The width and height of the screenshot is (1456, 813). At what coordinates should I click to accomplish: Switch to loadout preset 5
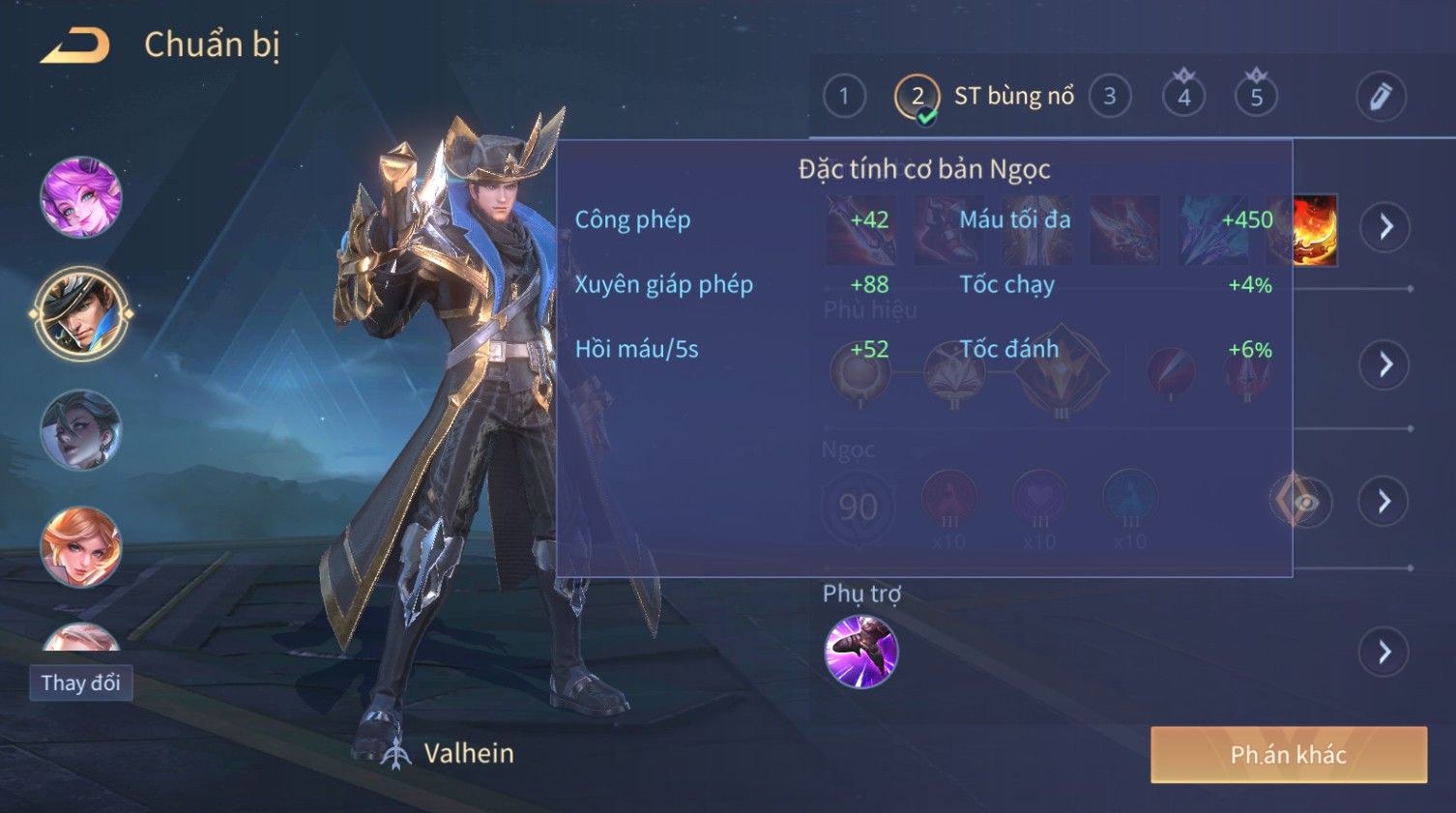click(x=1256, y=97)
